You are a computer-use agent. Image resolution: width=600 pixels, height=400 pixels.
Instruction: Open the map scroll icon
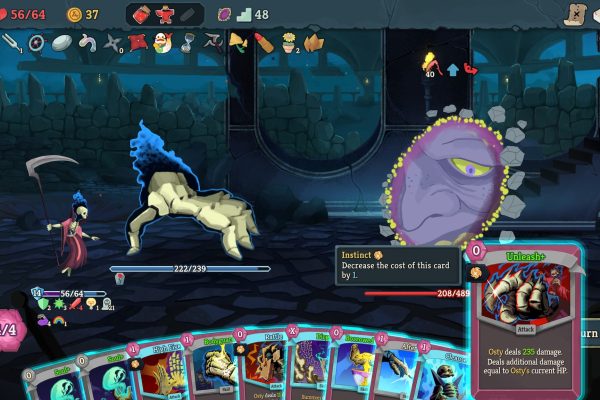[574, 14]
